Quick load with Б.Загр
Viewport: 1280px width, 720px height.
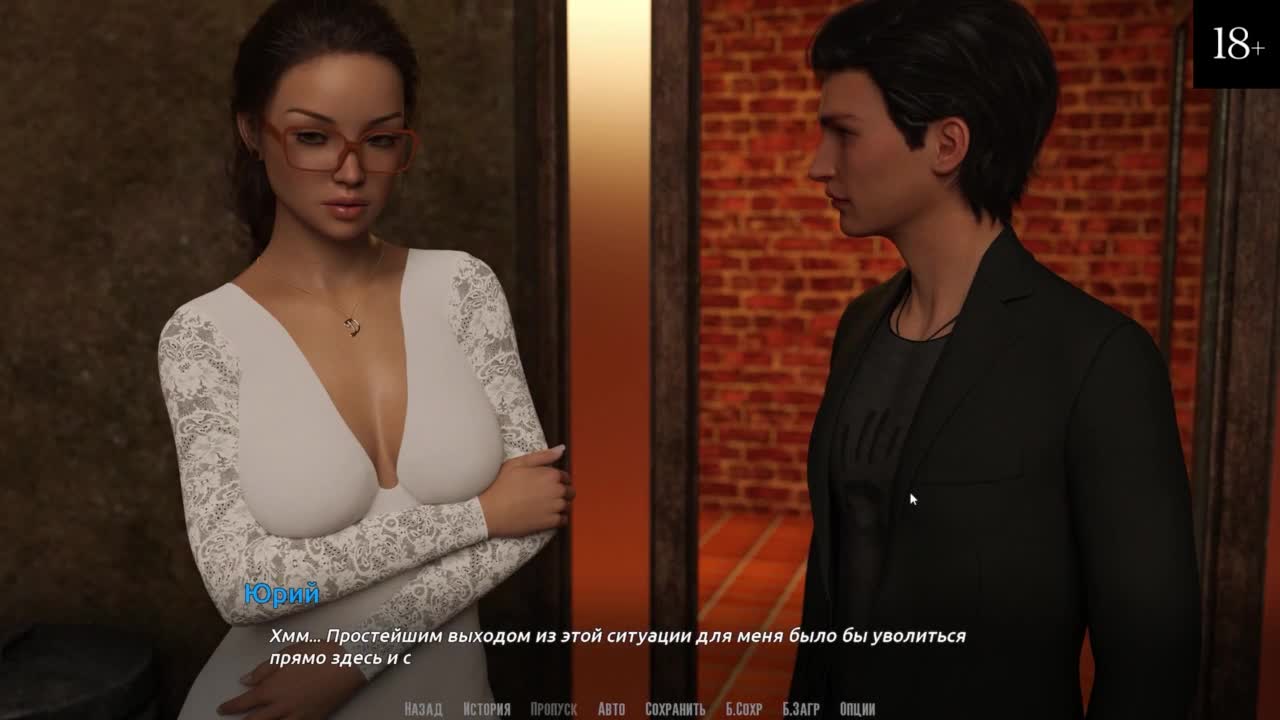(801, 709)
